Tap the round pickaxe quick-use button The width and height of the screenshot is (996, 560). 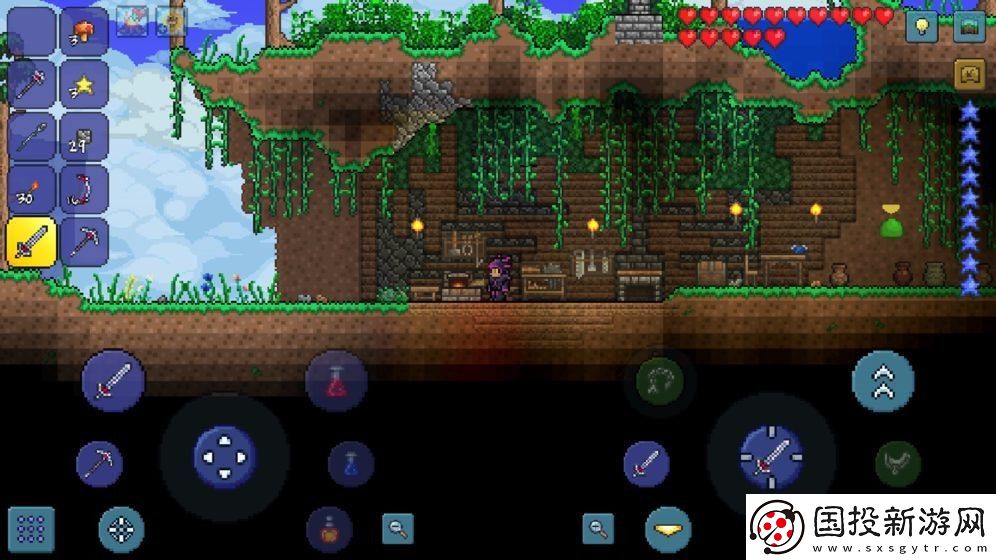[x=99, y=464]
